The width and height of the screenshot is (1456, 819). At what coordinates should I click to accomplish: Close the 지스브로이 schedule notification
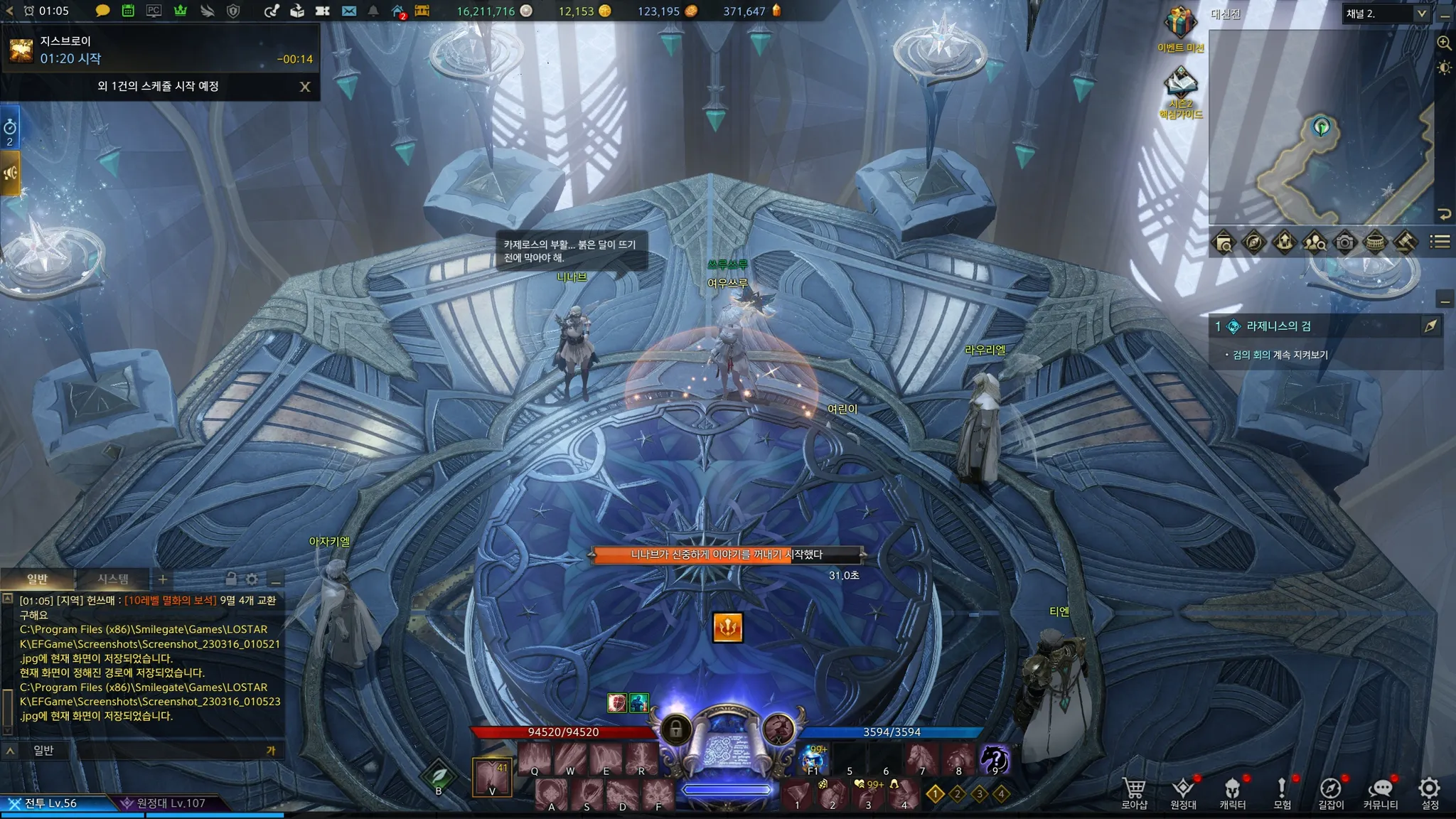(x=305, y=87)
